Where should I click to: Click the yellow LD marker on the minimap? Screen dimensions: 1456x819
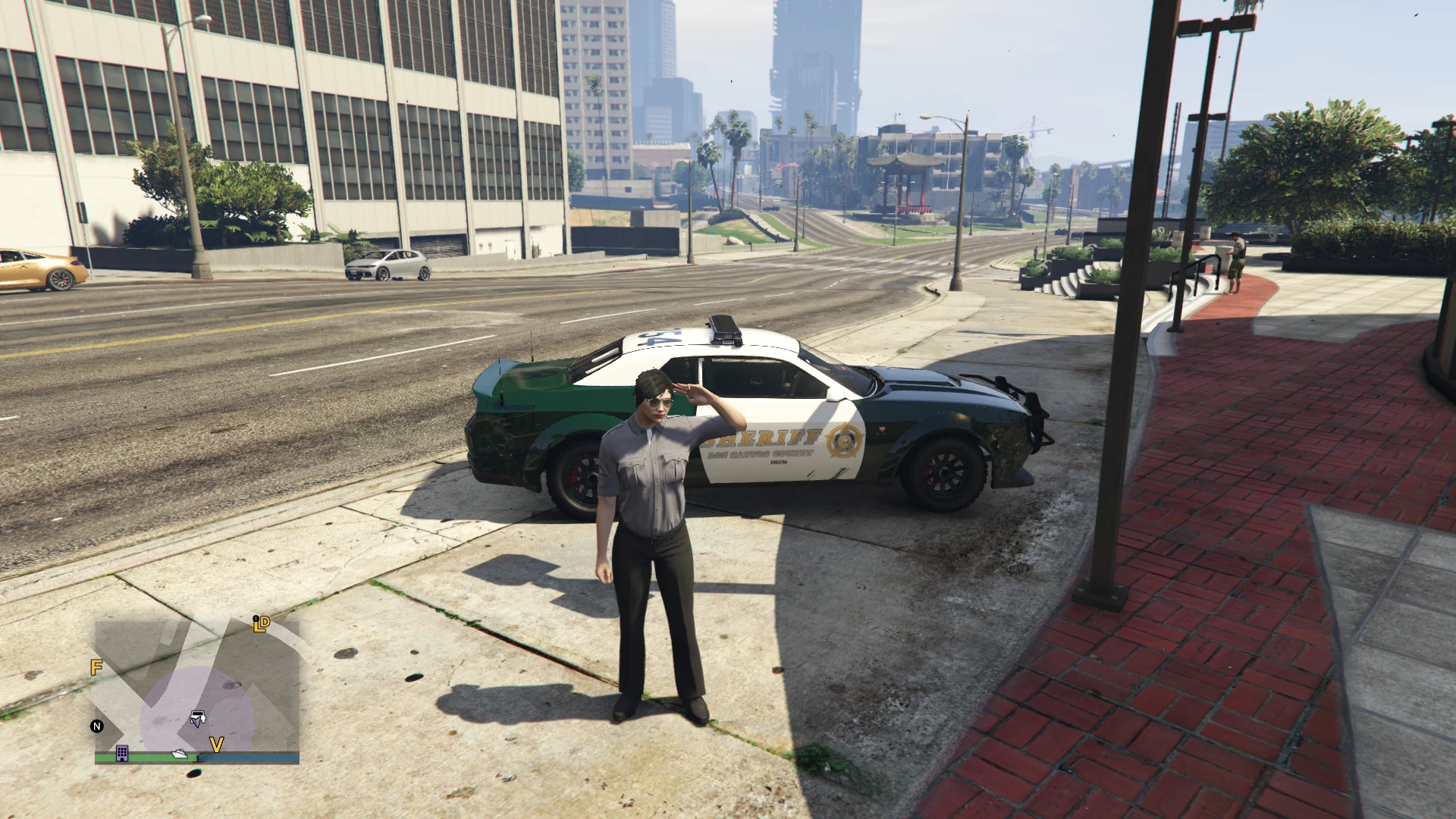point(261,623)
